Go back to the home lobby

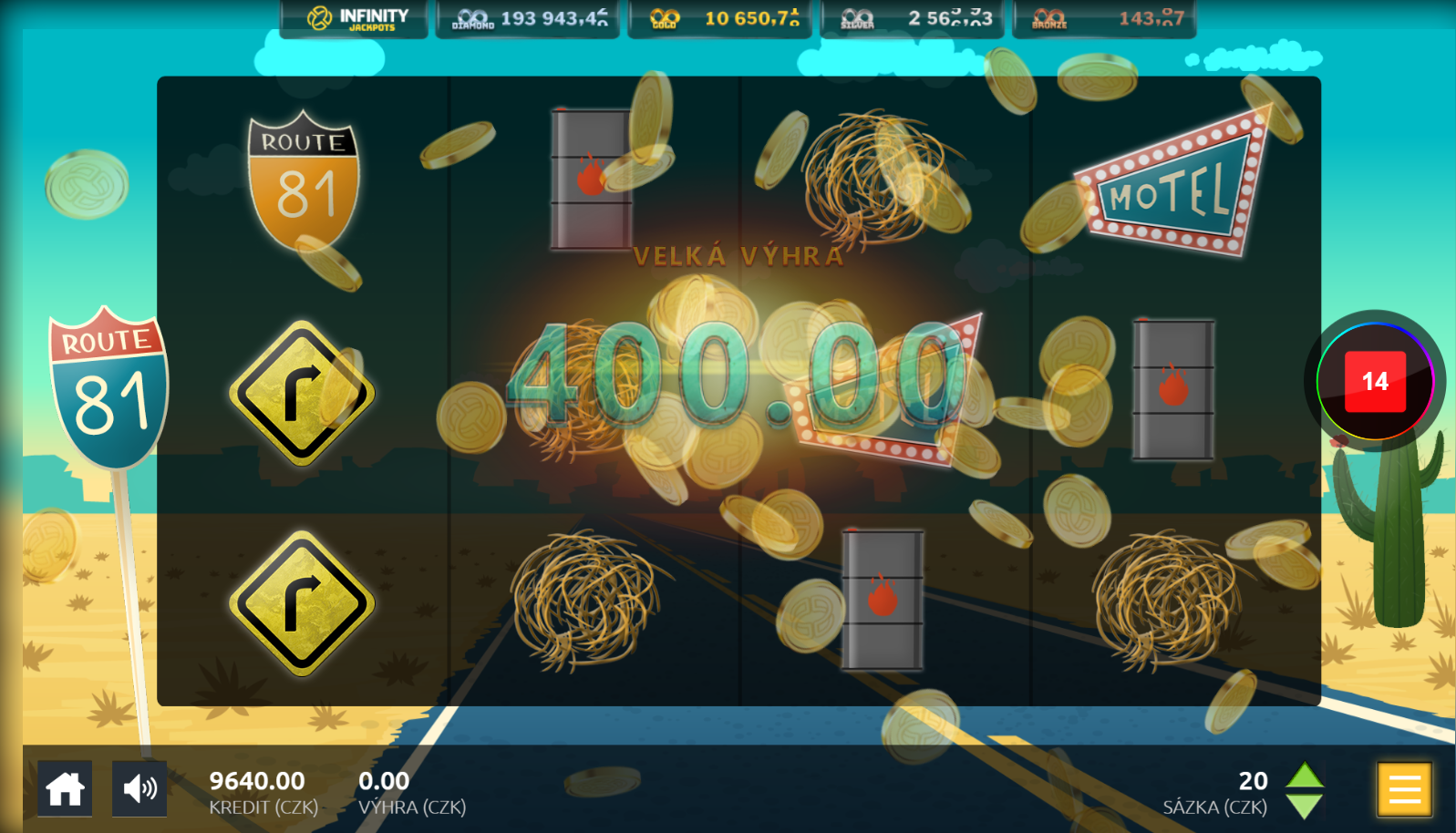[x=65, y=788]
